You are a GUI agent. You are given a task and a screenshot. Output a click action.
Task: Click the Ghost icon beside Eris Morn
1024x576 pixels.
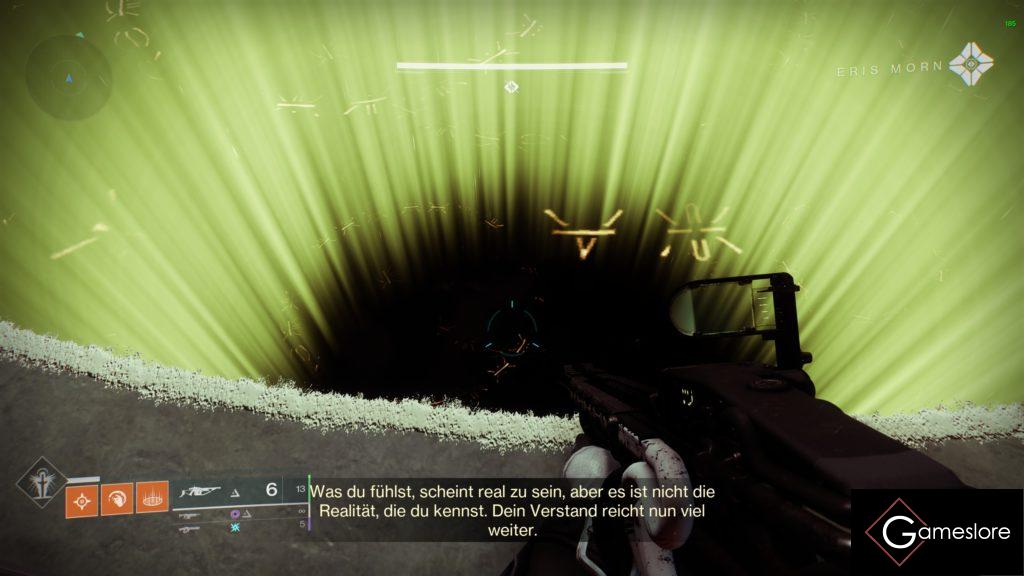(971, 63)
